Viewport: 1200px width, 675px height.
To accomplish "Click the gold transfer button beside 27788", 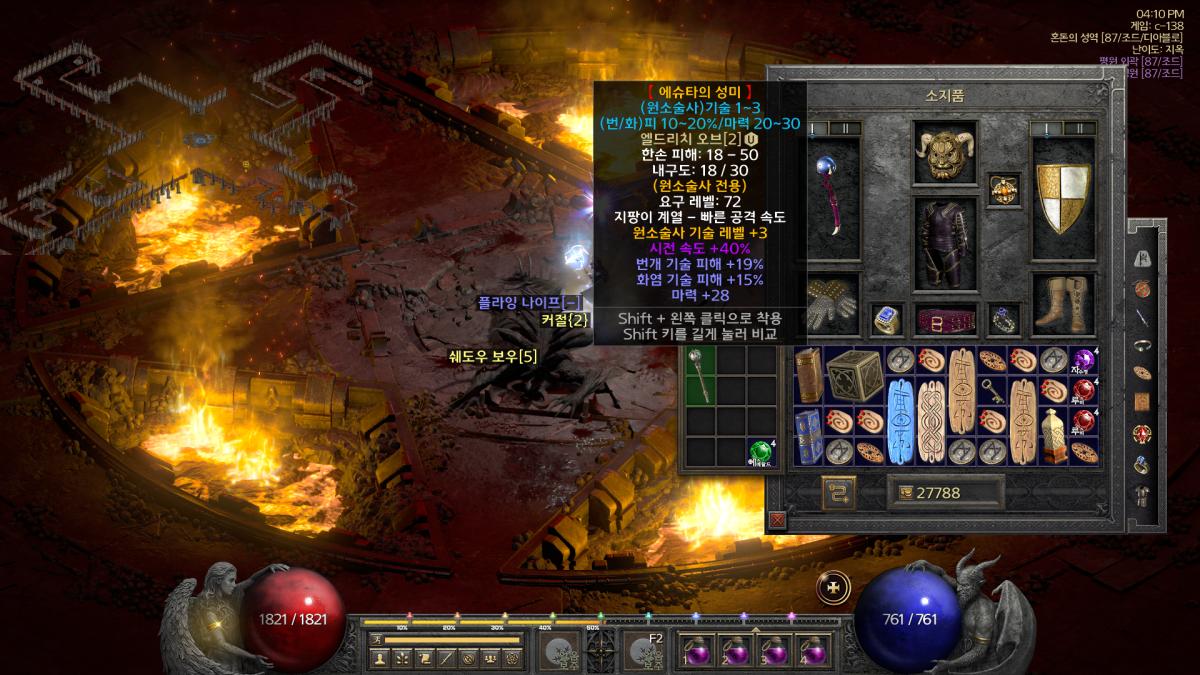I will [x=838, y=491].
